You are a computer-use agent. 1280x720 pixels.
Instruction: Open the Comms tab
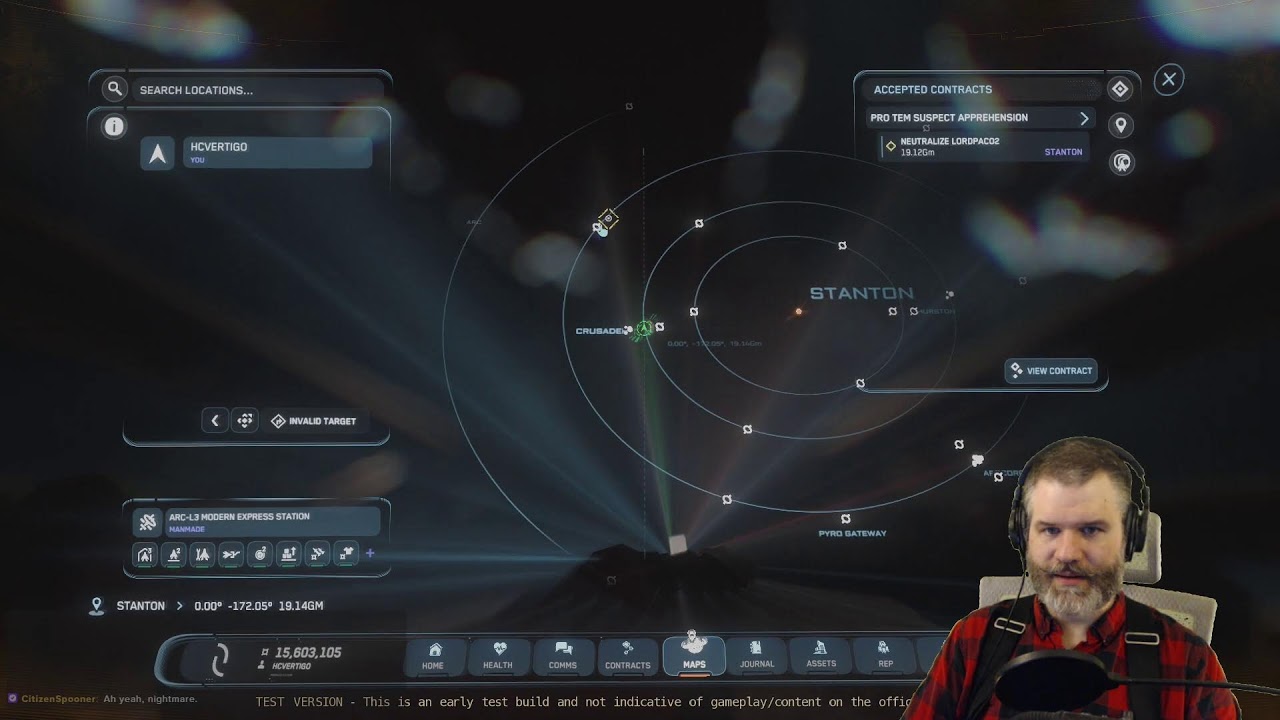[563, 655]
